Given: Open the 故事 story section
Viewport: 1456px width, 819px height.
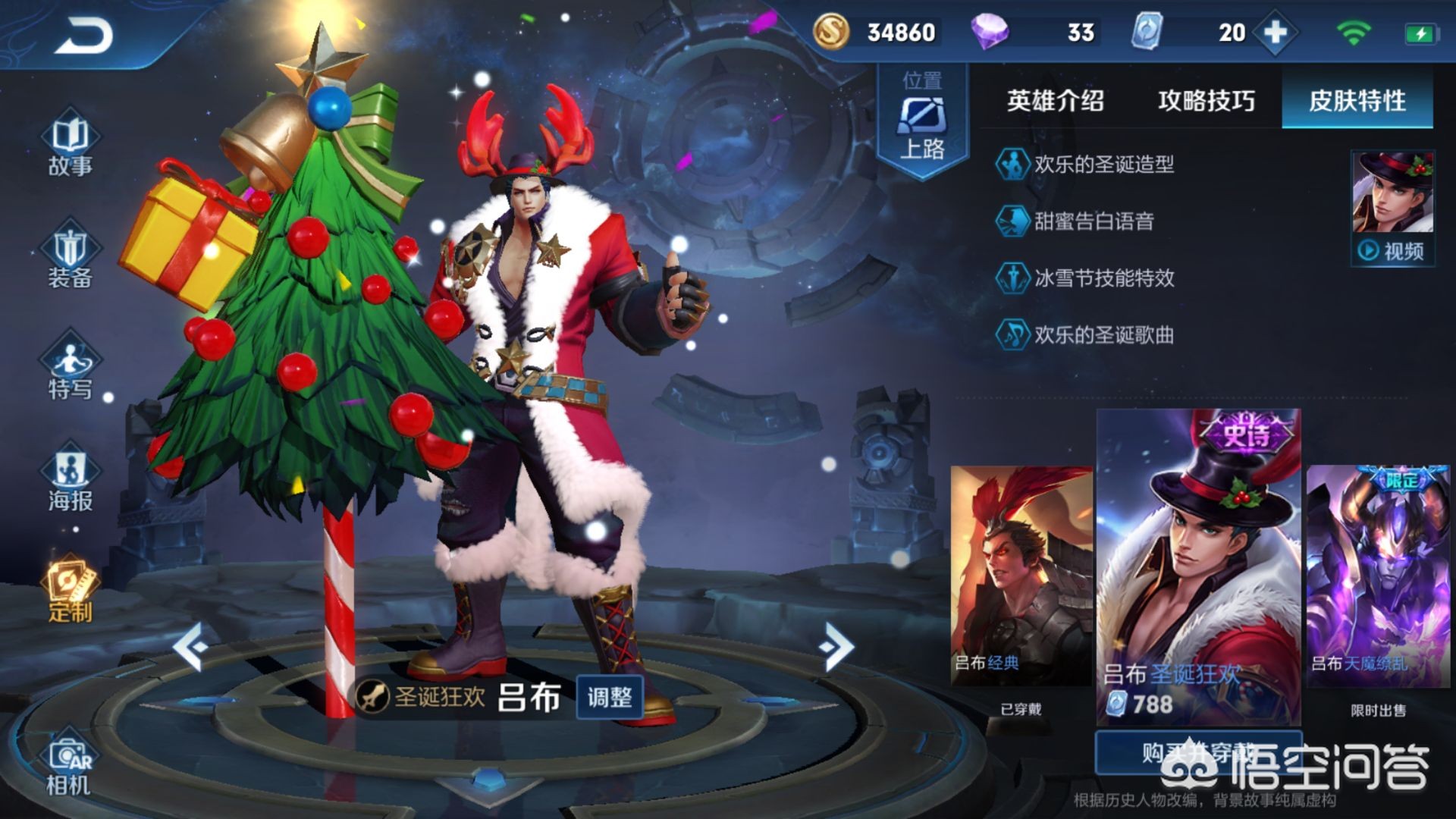Looking at the screenshot, I should tap(70, 146).
